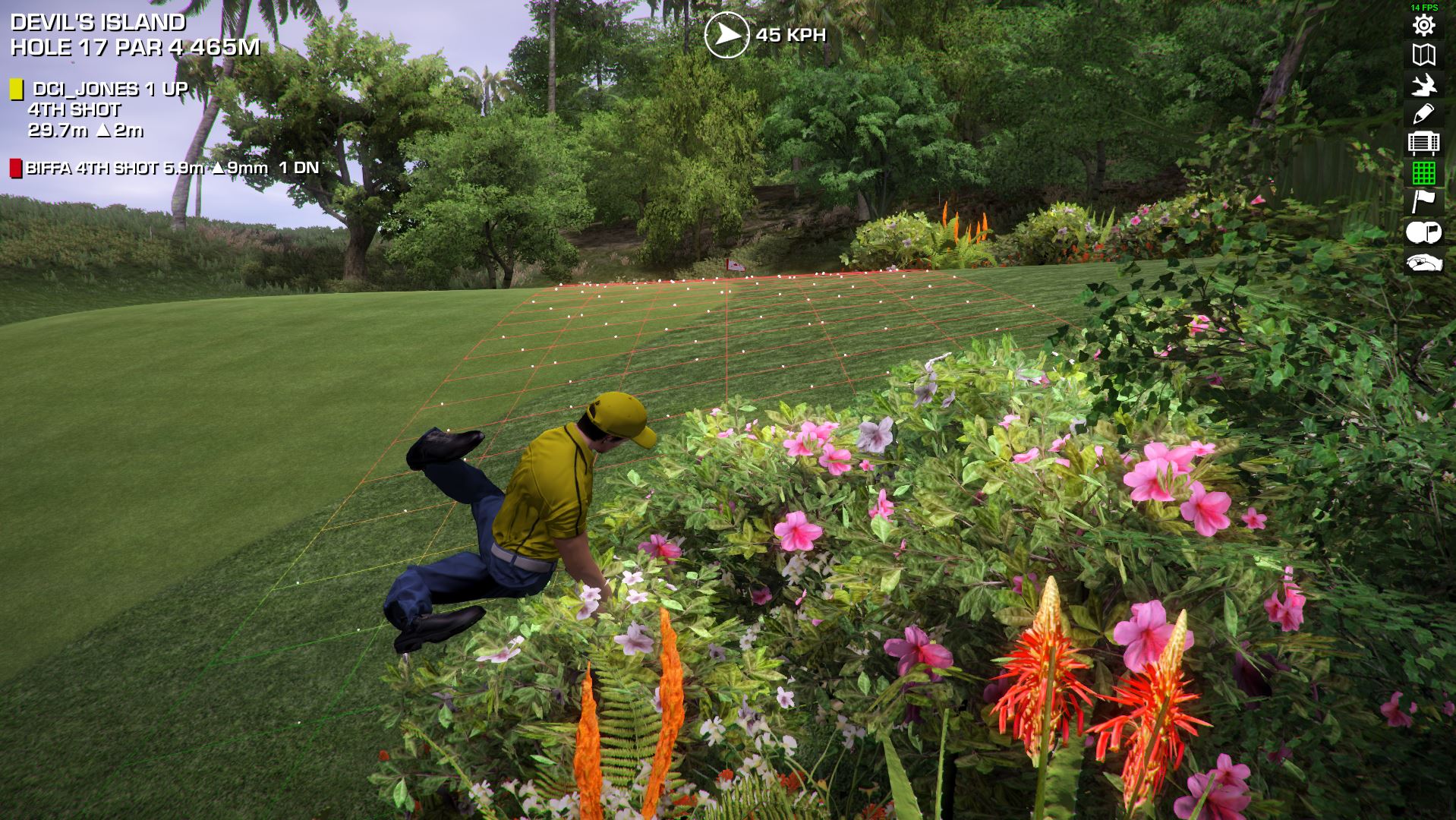
Task: Open the gear settings menu
Action: pos(1423,25)
